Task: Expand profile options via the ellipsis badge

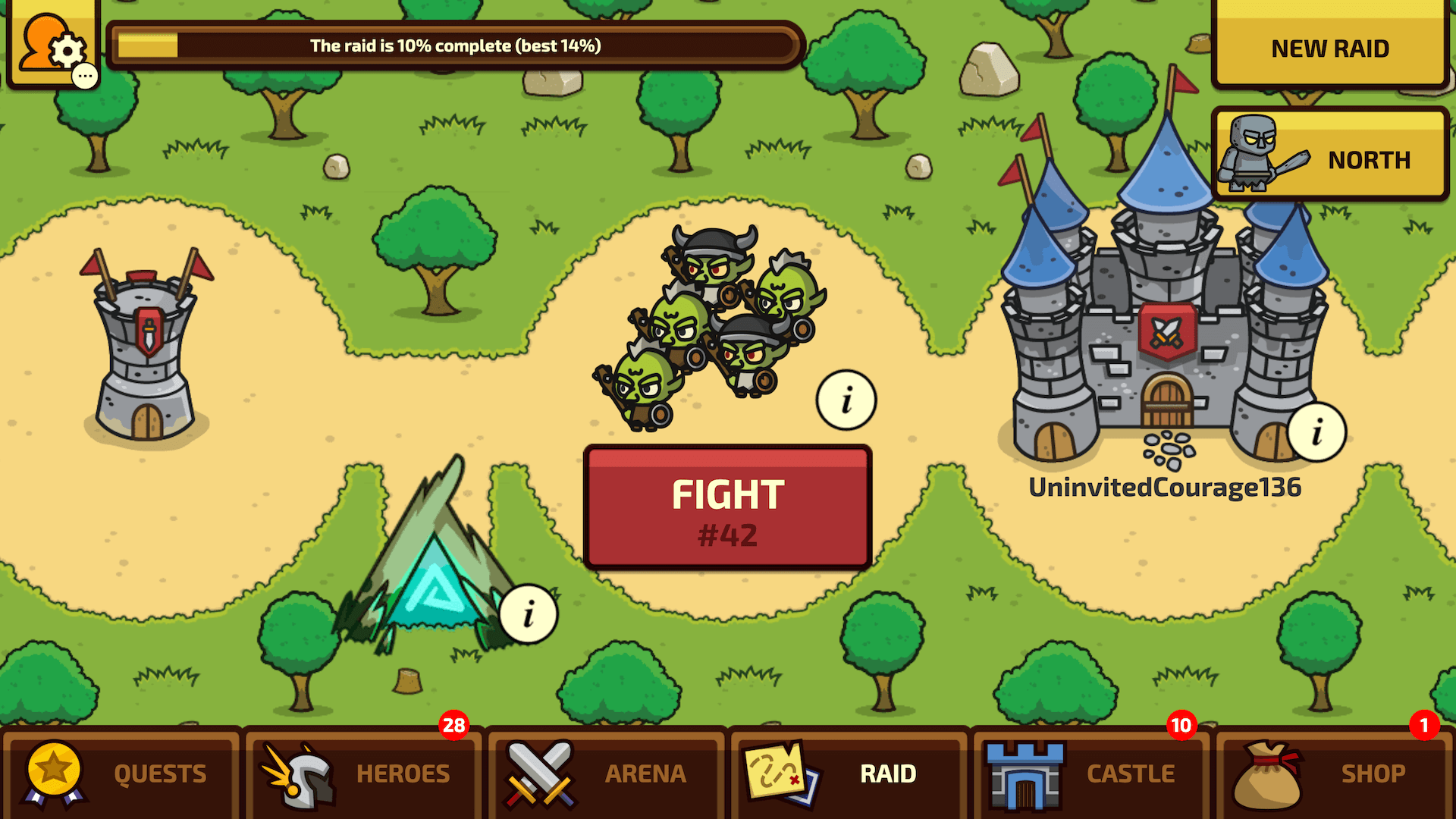Action: pyautogui.click(x=86, y=74)
